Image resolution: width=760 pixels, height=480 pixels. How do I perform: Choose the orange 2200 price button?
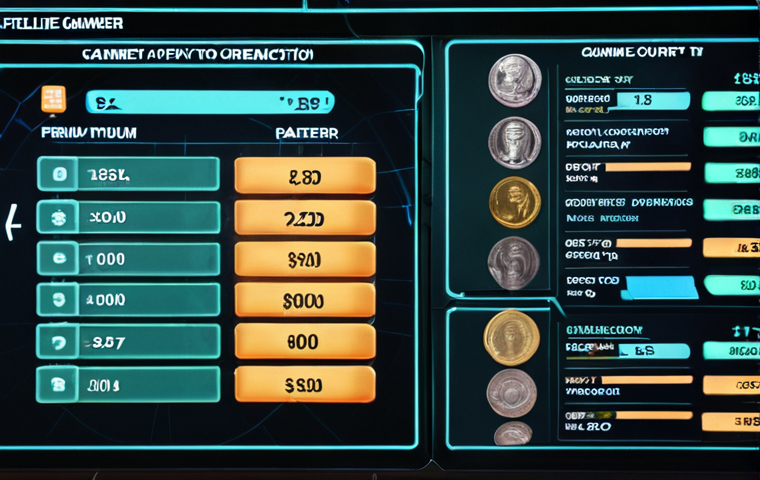coord(305,218)
